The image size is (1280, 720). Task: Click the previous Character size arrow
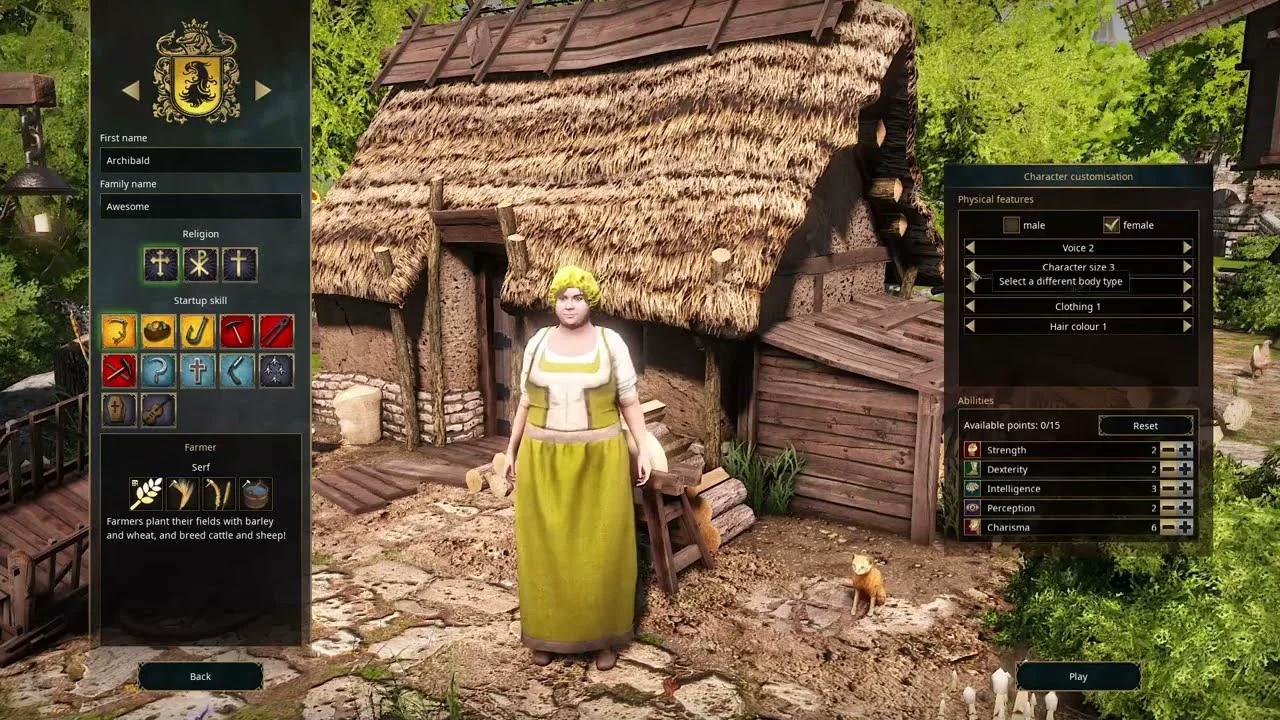(x=968, y=267)
